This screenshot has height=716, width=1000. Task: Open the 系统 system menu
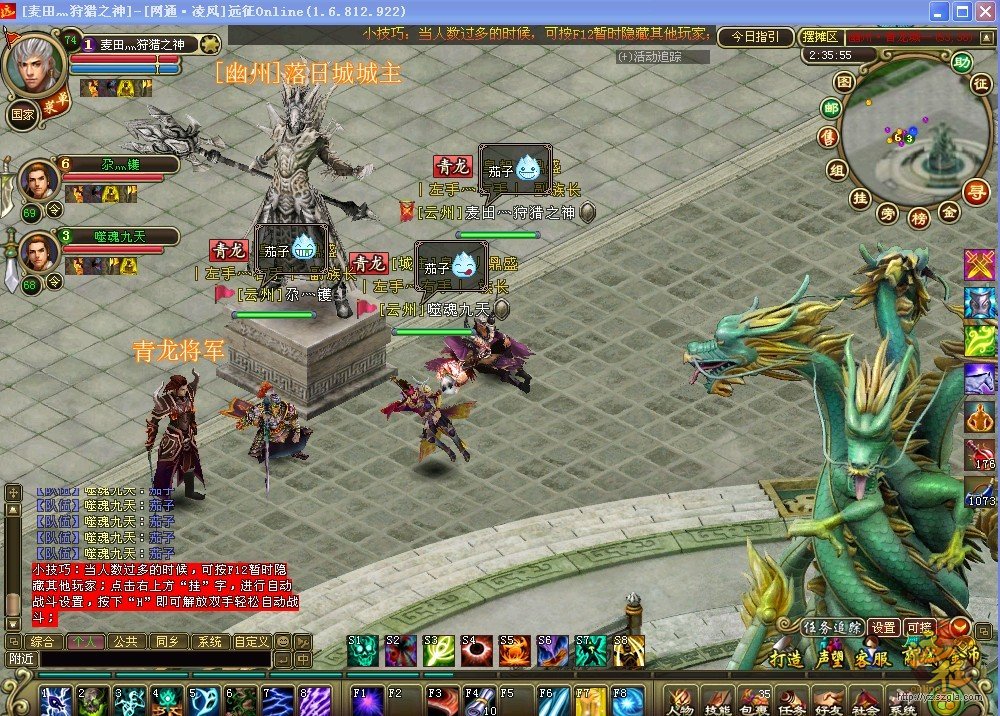click(x=901, y=700)
